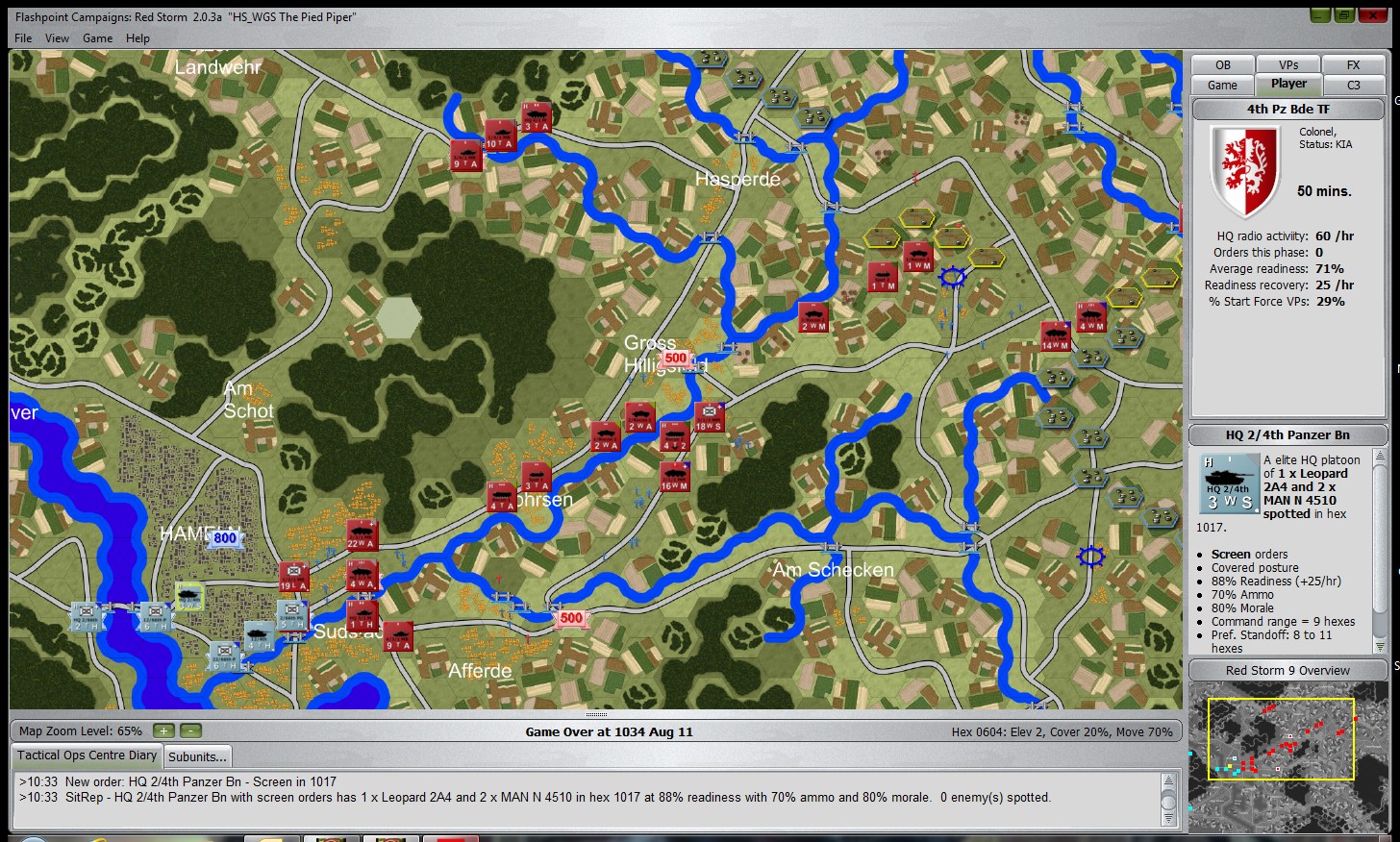The image size is (1400, 842).
Task: Open the Game menu
Action: tap(97, 38)
